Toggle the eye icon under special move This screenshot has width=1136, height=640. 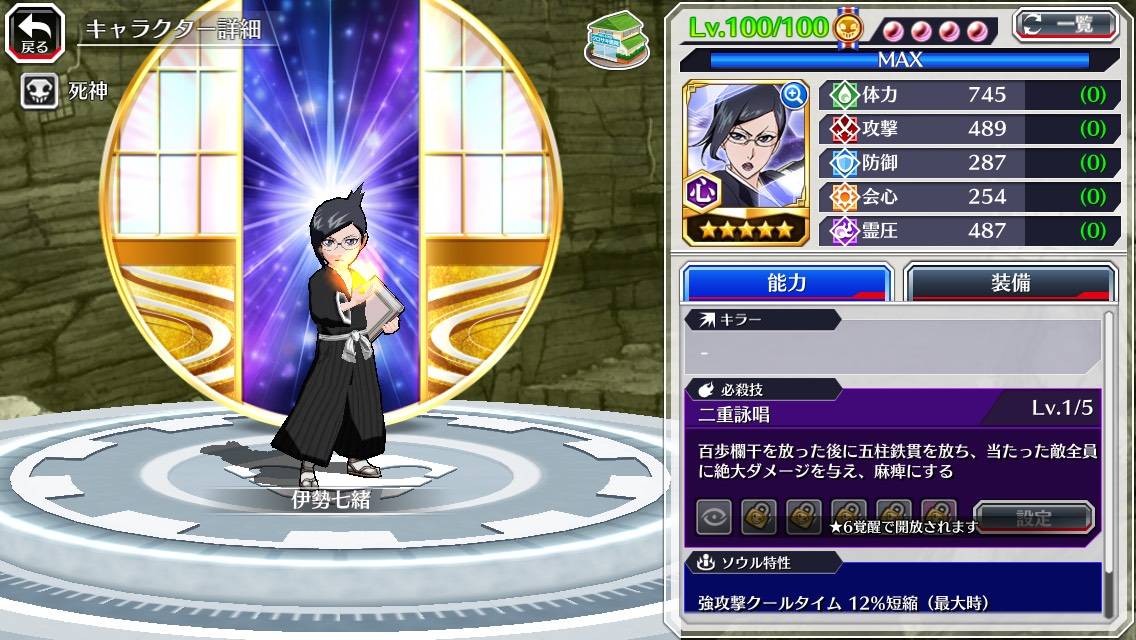(x=714, y=517)
